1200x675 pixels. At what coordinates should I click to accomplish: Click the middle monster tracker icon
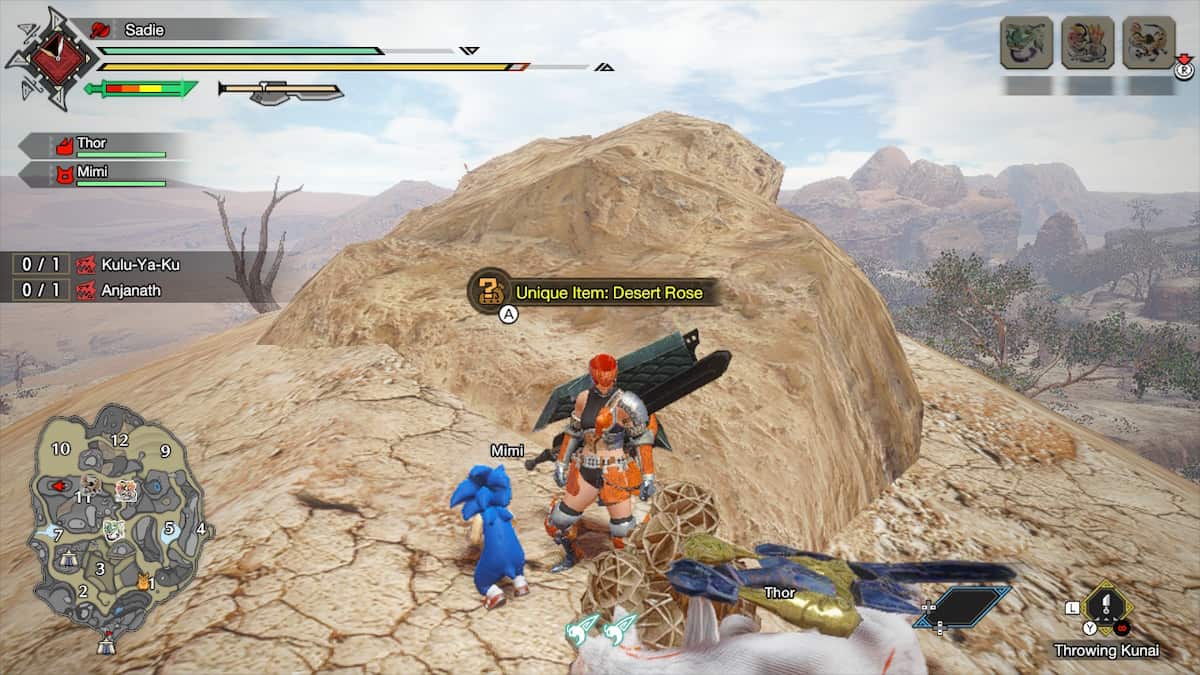click(1087, 43)
